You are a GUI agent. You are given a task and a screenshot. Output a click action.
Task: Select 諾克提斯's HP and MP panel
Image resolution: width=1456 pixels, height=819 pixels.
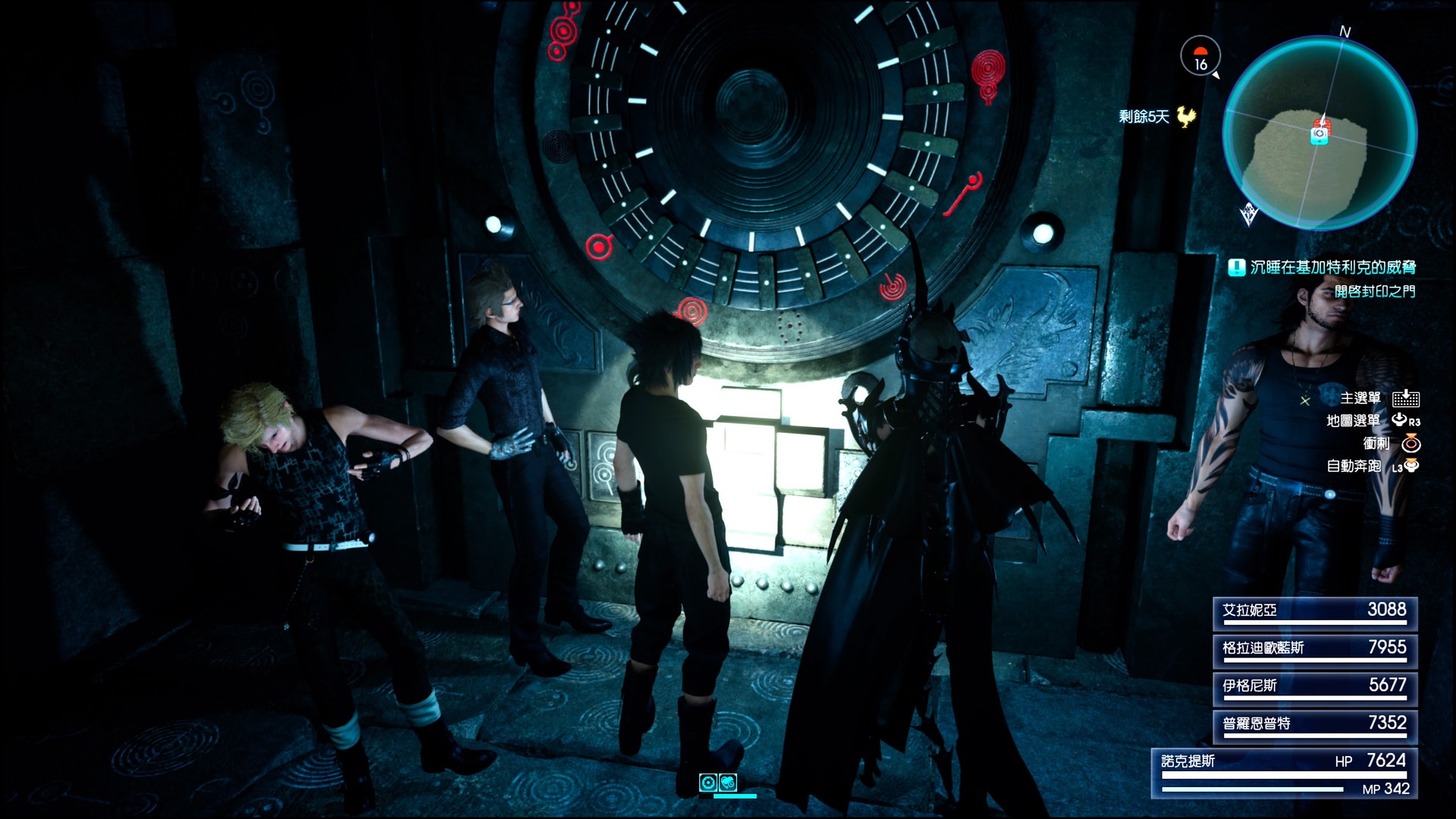[x=1285, y=773]
